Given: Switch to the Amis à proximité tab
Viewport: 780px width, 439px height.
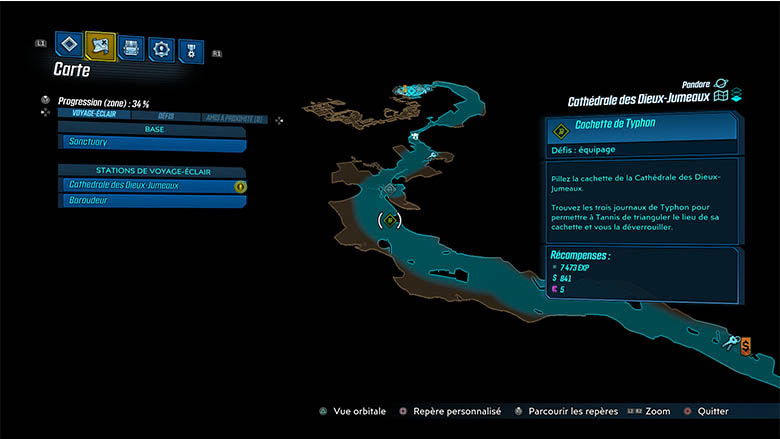Looking at the screenshot, I should point(233,117).
